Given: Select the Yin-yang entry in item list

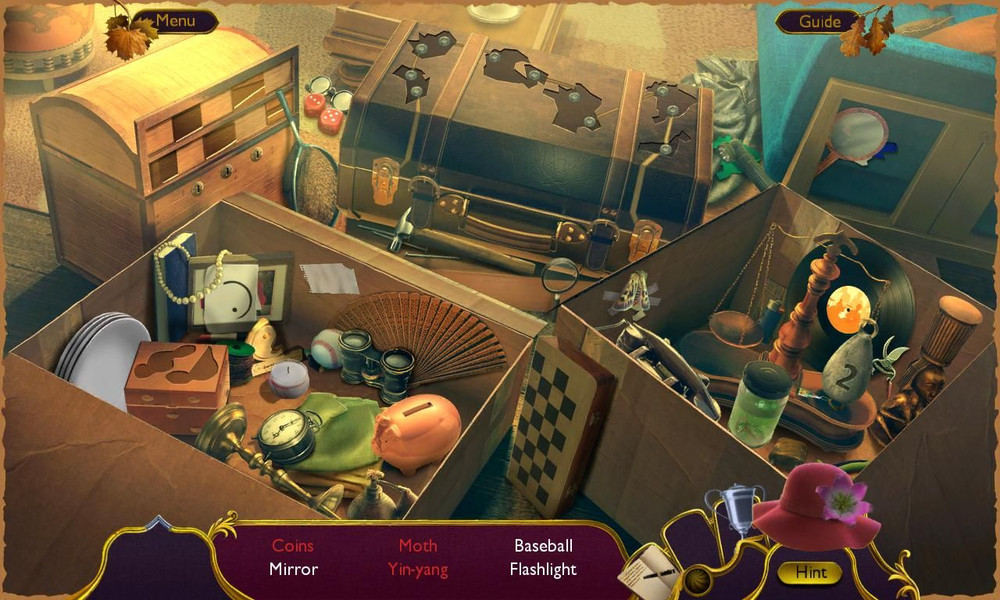Looking at the screenshot, I should point(418,570).
